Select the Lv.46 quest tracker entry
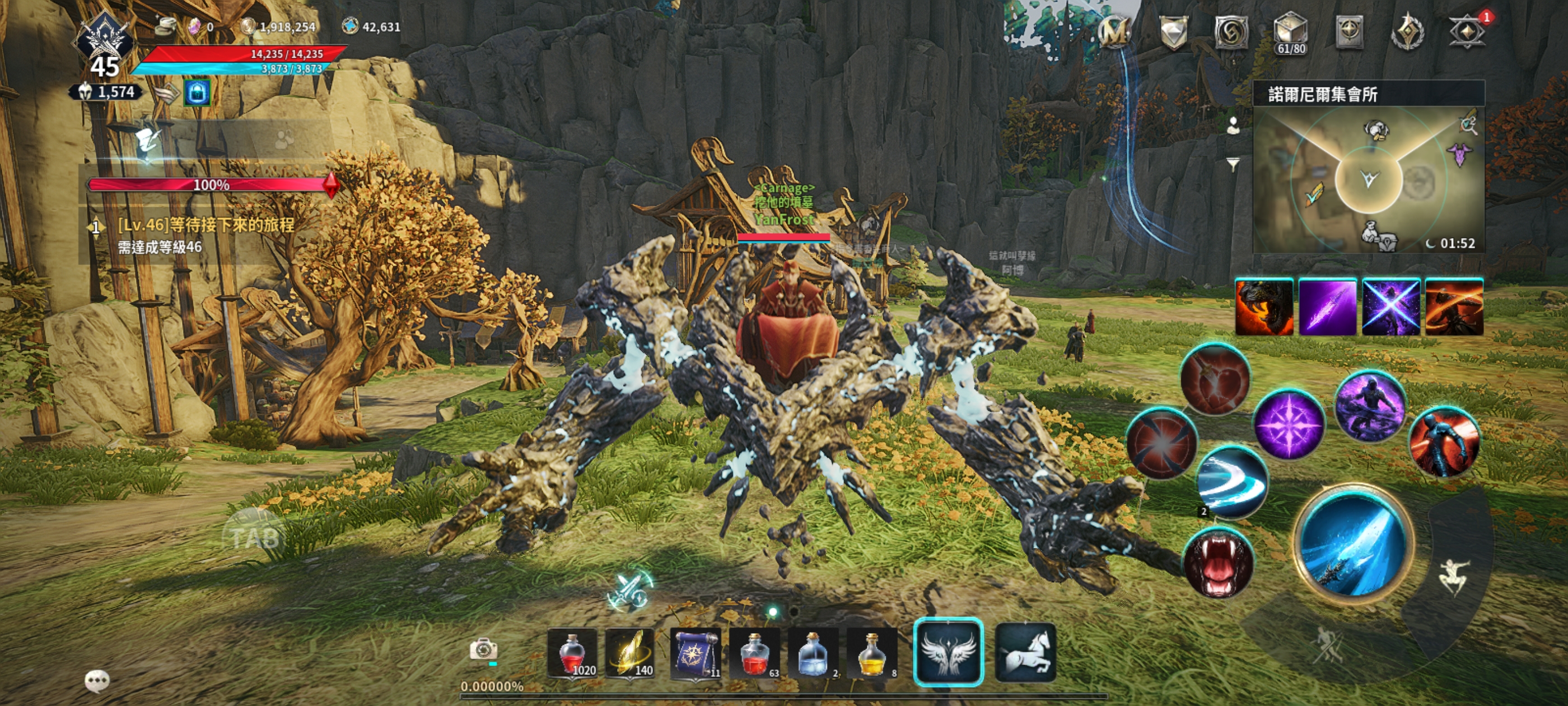The height and width of the screenshot is (706, 1568). click(206, 235)
